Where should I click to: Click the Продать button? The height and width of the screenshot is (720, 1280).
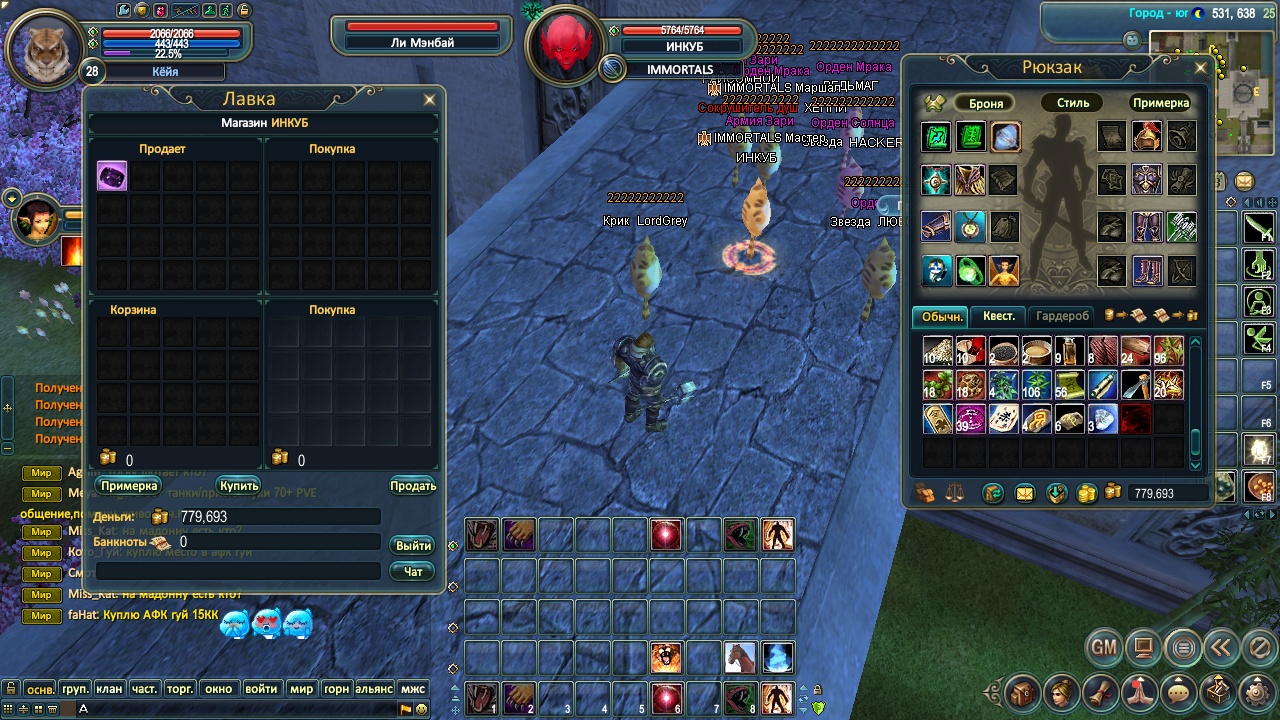(x=413, y=486)
